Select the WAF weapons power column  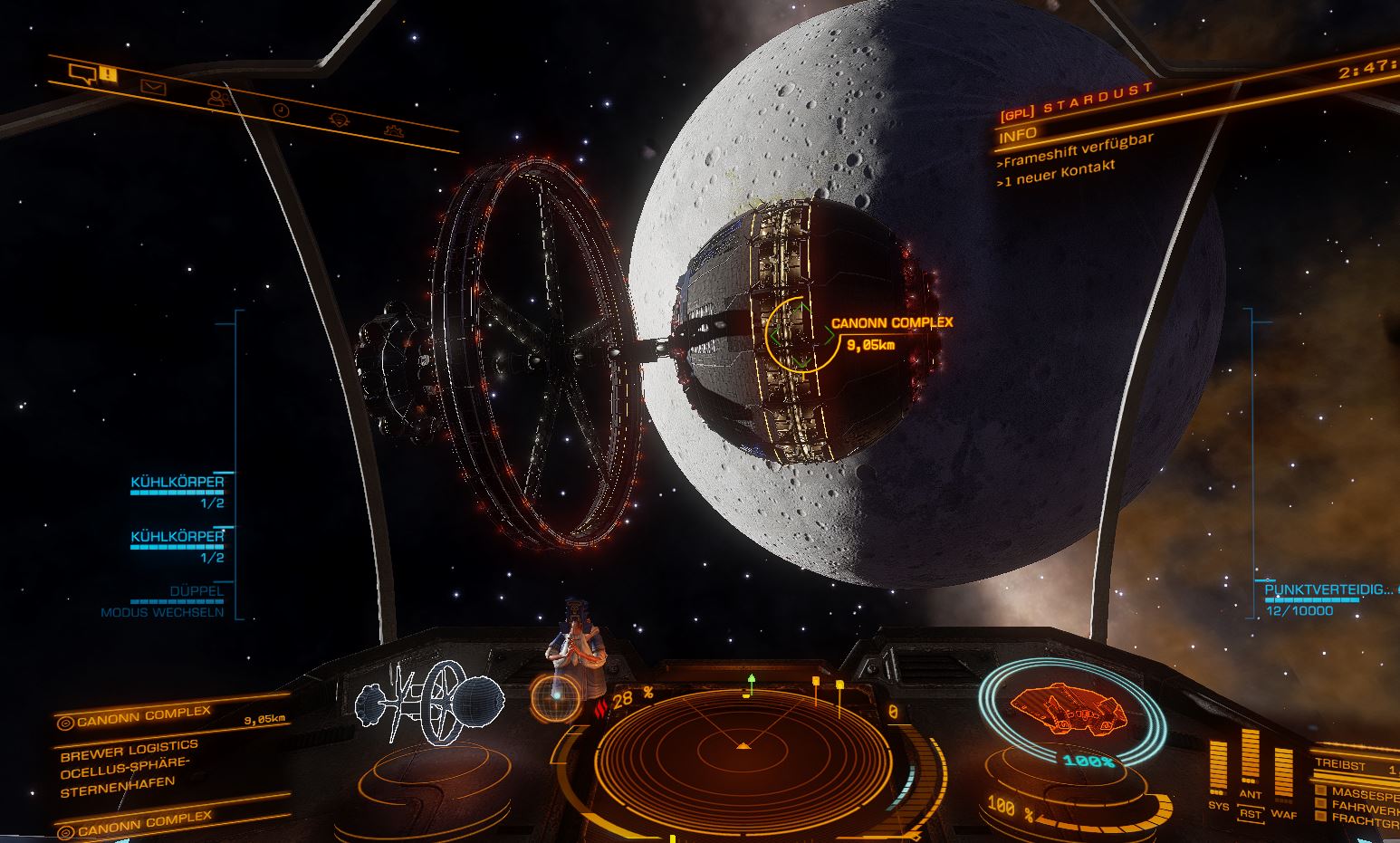pyautogui.click(x=1283, y=776)
